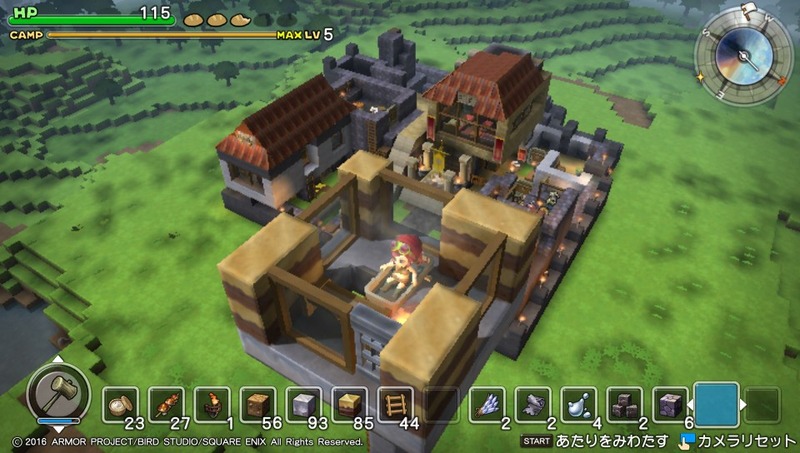Select the grey cloth scrap slot
800x453 pixels.
point(533,405)
